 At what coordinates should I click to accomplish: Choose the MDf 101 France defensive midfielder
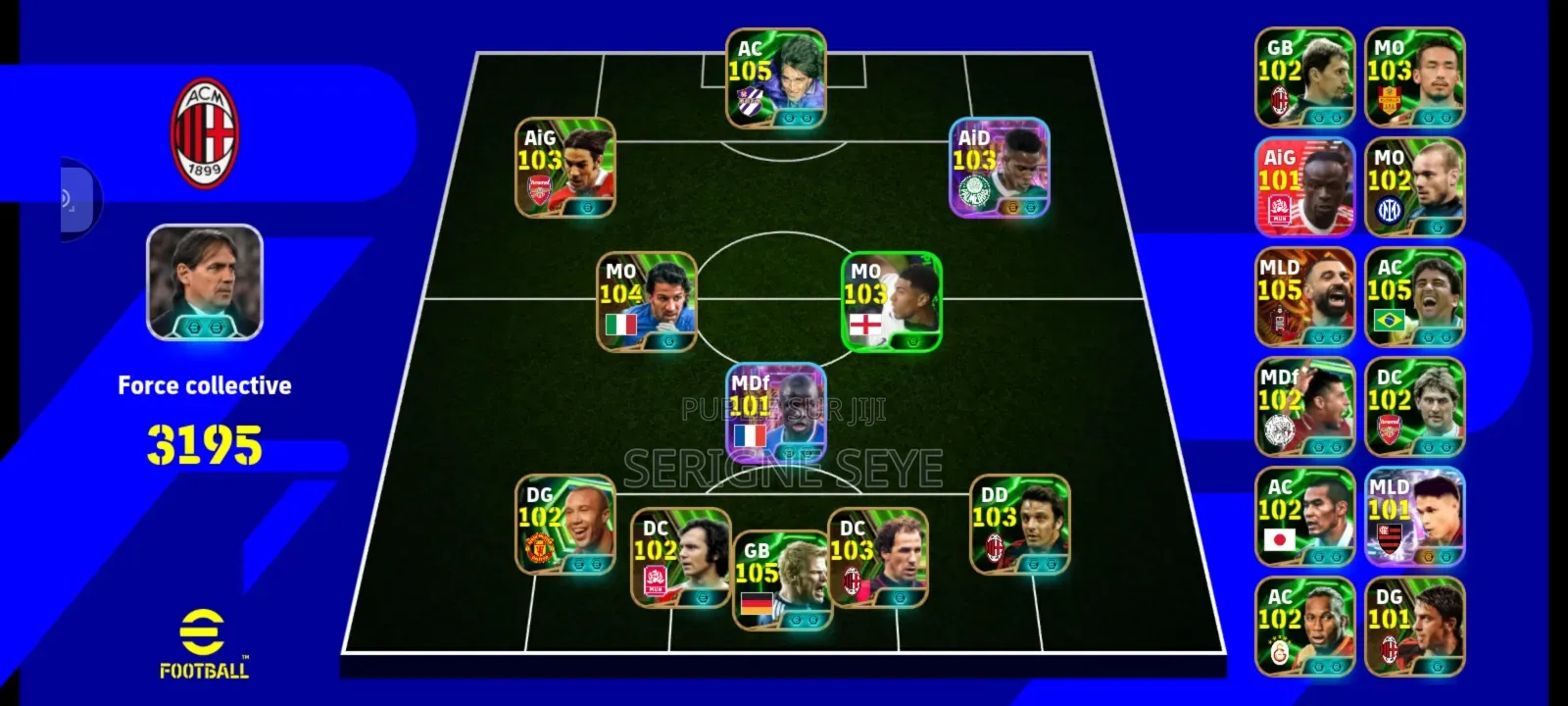tap(776, 412)
